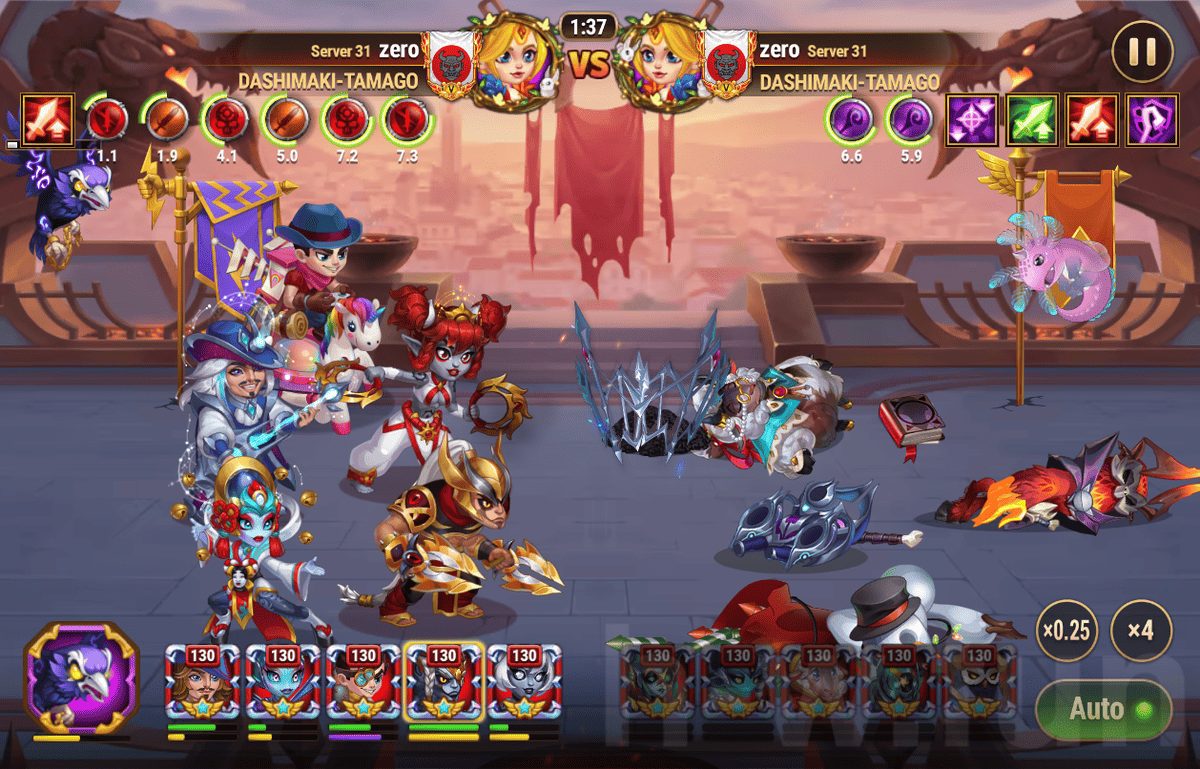1200x769 pixels.
Task: Click the purple broken shield icon
Action: (1151, 120)
